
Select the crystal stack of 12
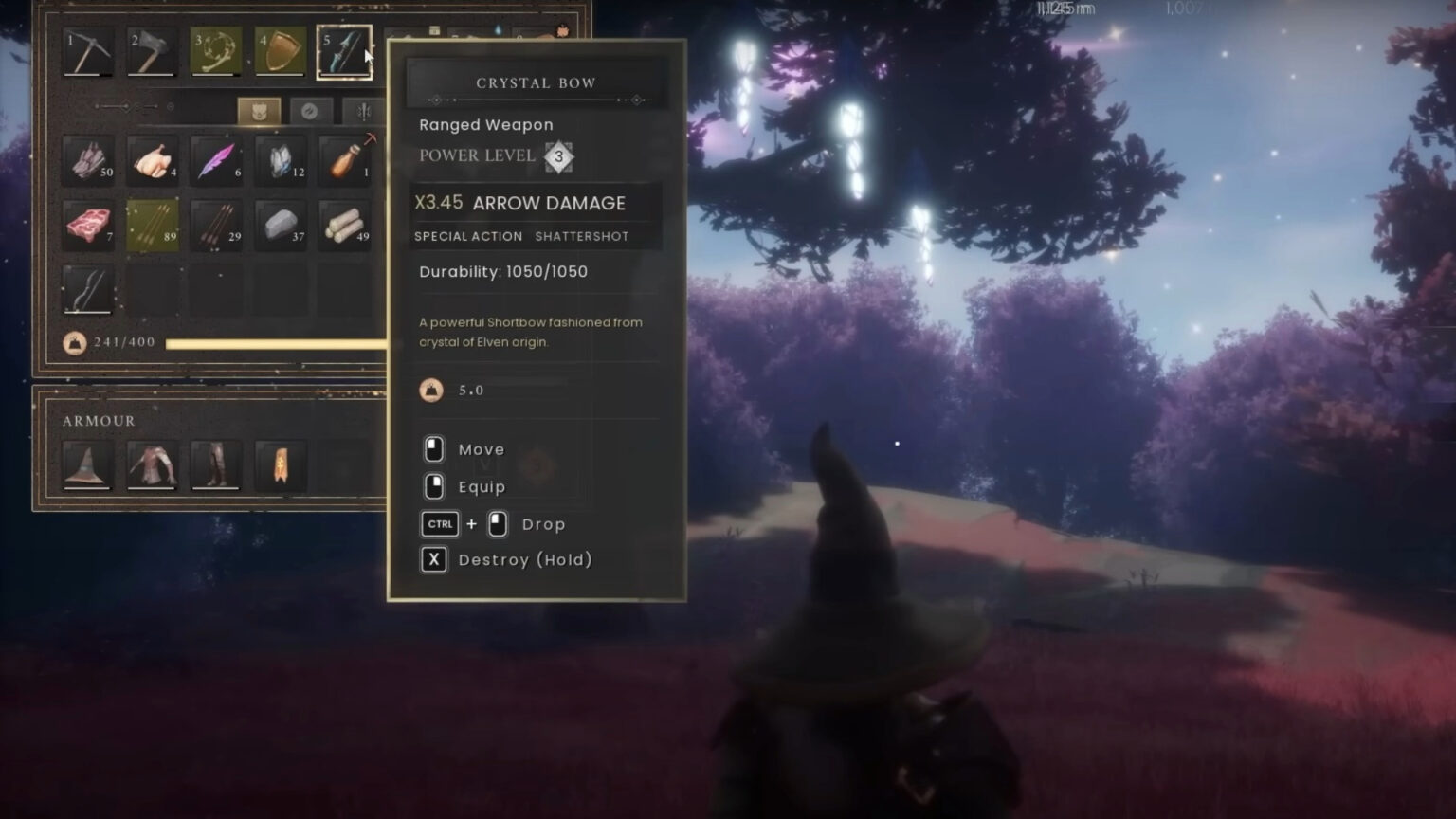click(281, 162)
